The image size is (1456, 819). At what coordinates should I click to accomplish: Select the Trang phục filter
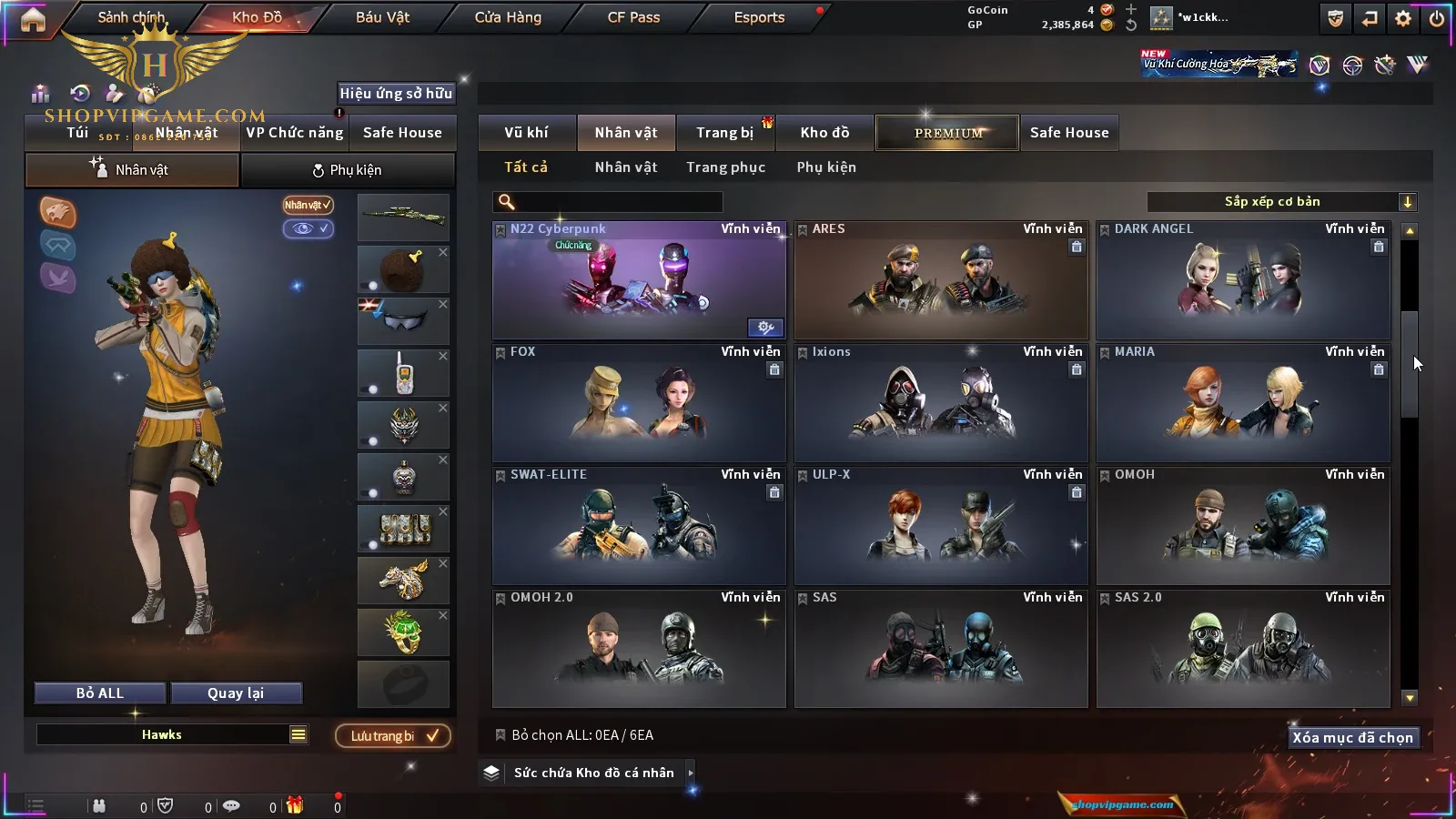[x=725, y=167]
